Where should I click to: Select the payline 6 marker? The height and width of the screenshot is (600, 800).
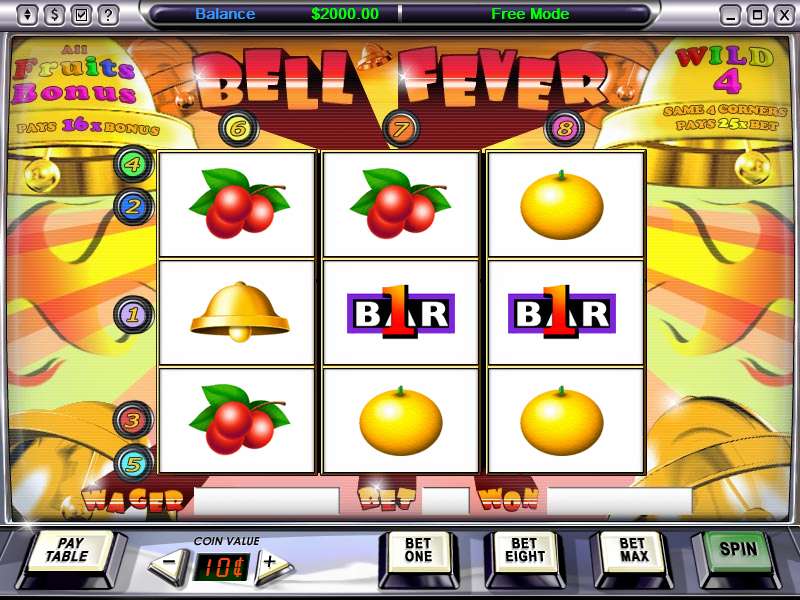(238, 127)
